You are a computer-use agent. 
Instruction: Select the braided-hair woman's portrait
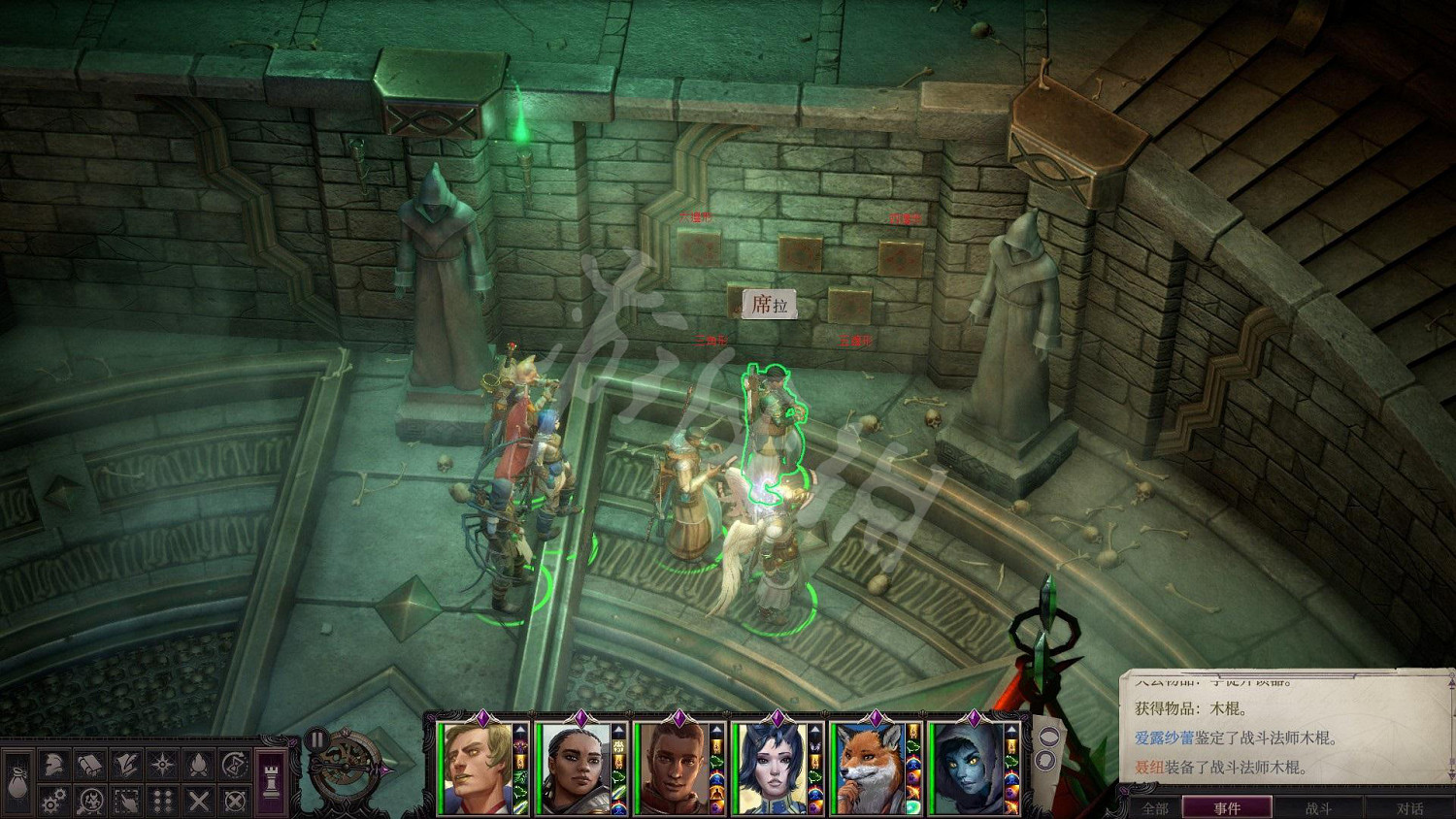tap(575, 769)
